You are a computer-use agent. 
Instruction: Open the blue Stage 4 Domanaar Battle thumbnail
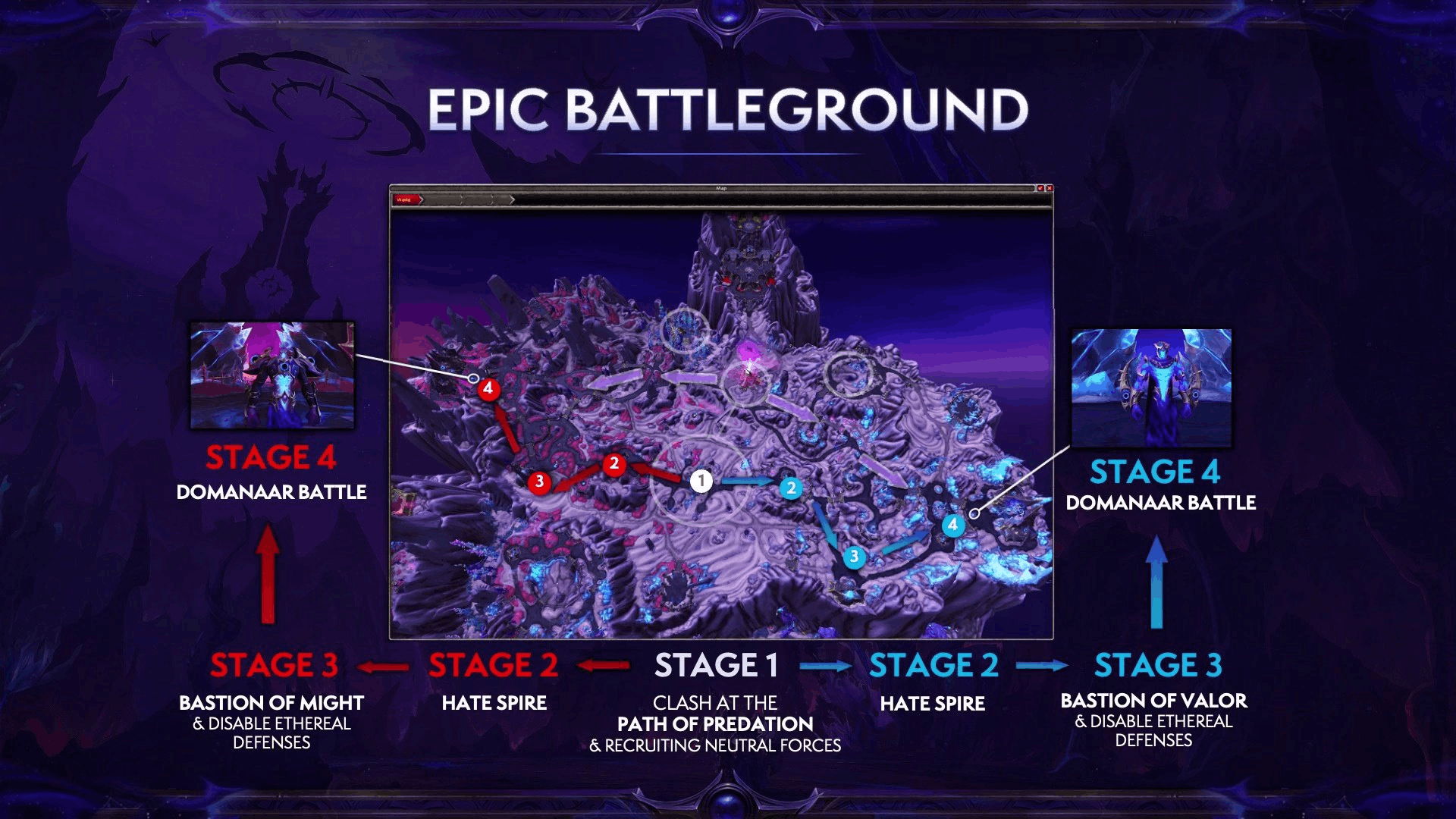pyautogui.click(x=1151, y=387)
